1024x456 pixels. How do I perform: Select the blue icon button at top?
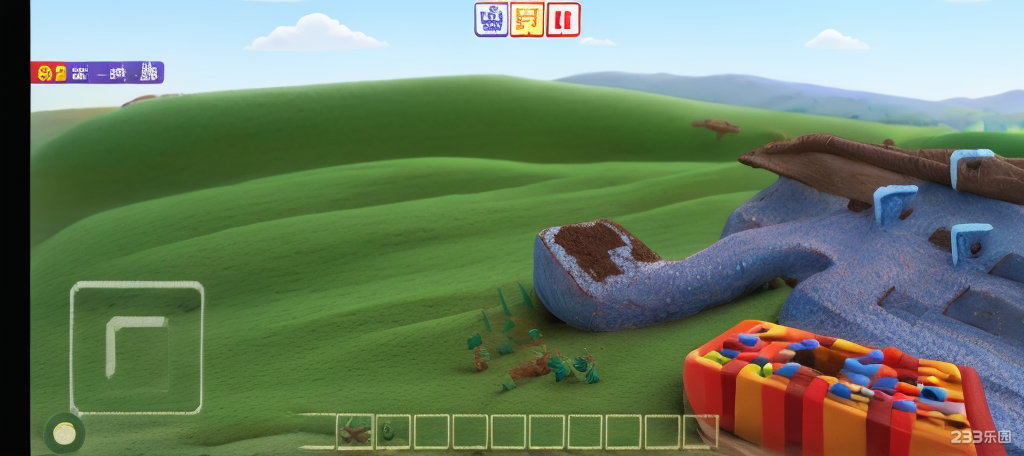pos(491,19)
